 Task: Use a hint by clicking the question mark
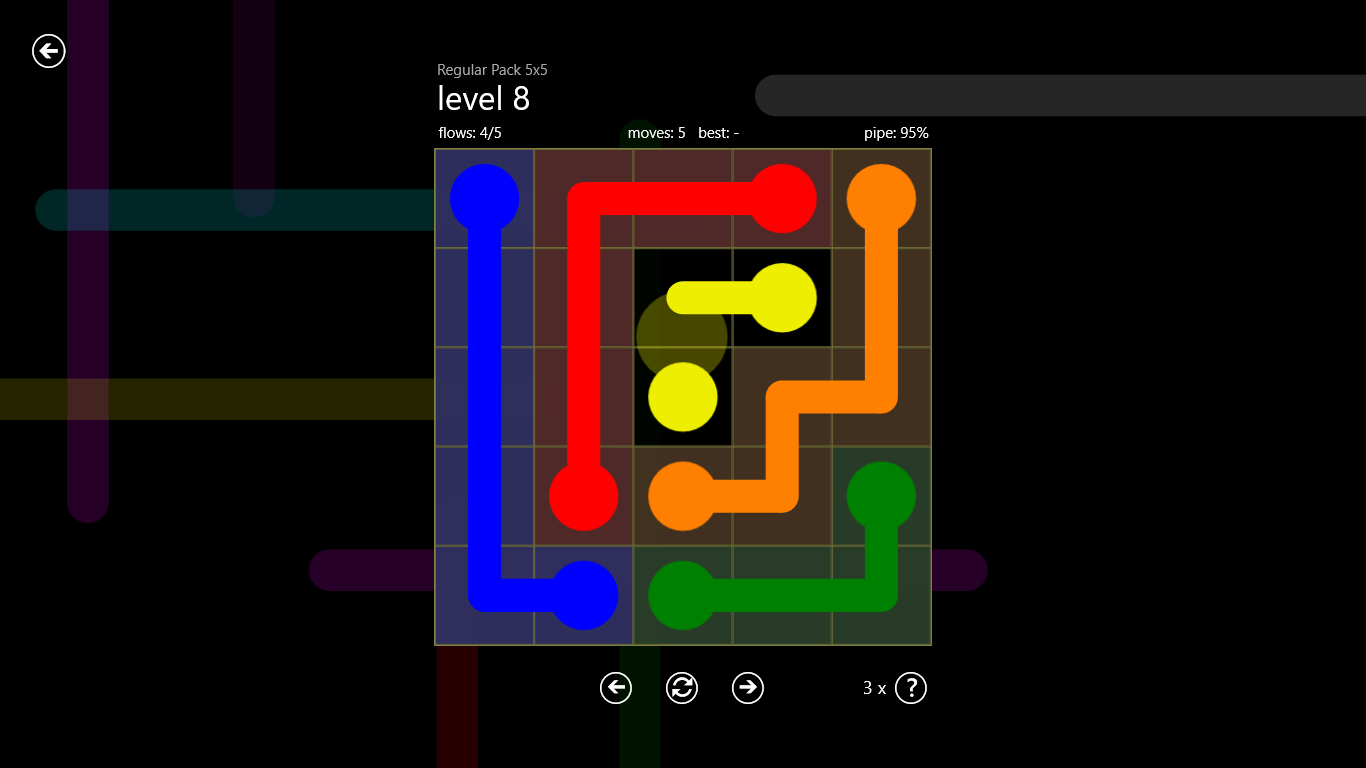click(x=910, y=688)
